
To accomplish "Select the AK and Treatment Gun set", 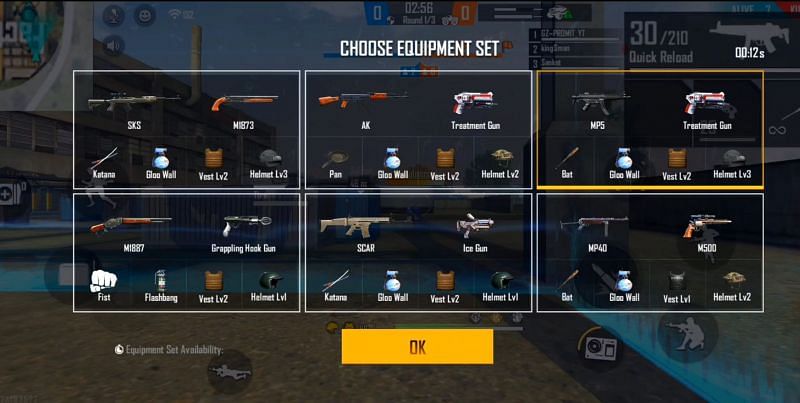I will tap(418, 129).
